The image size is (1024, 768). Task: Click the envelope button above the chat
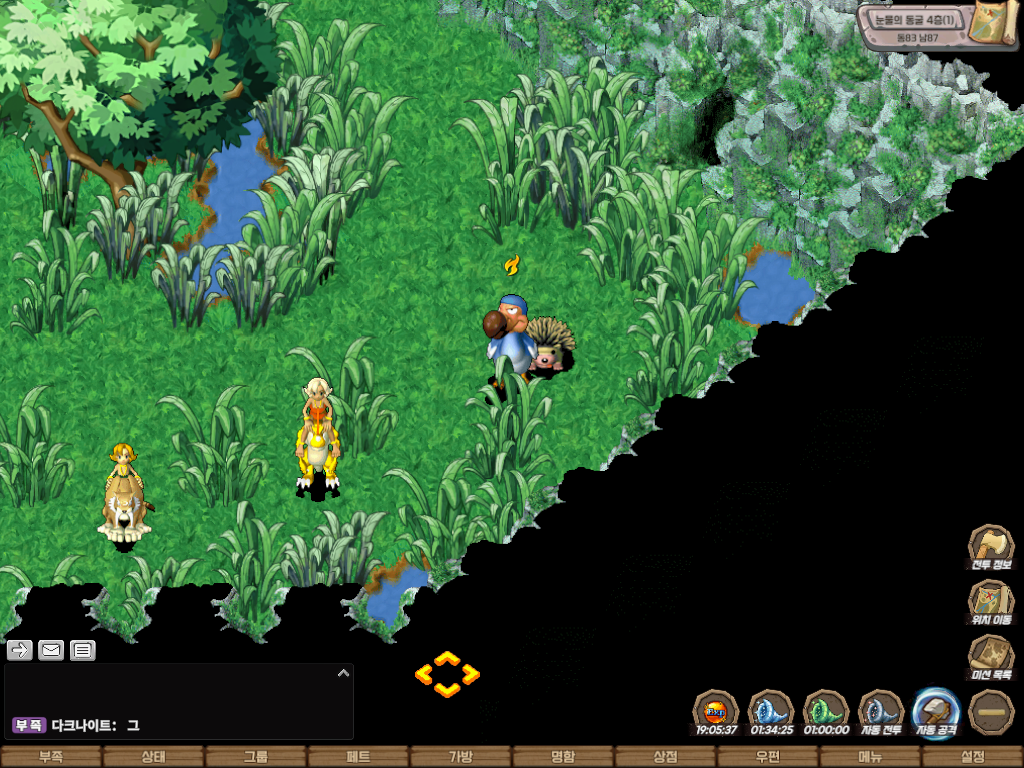point(51,650)
